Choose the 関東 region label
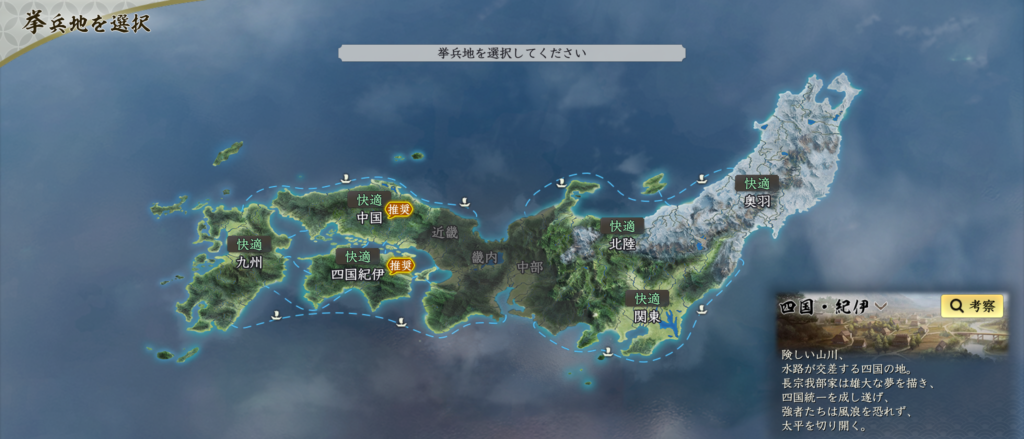The image size is (1024, 439). [x=647, y=316]
